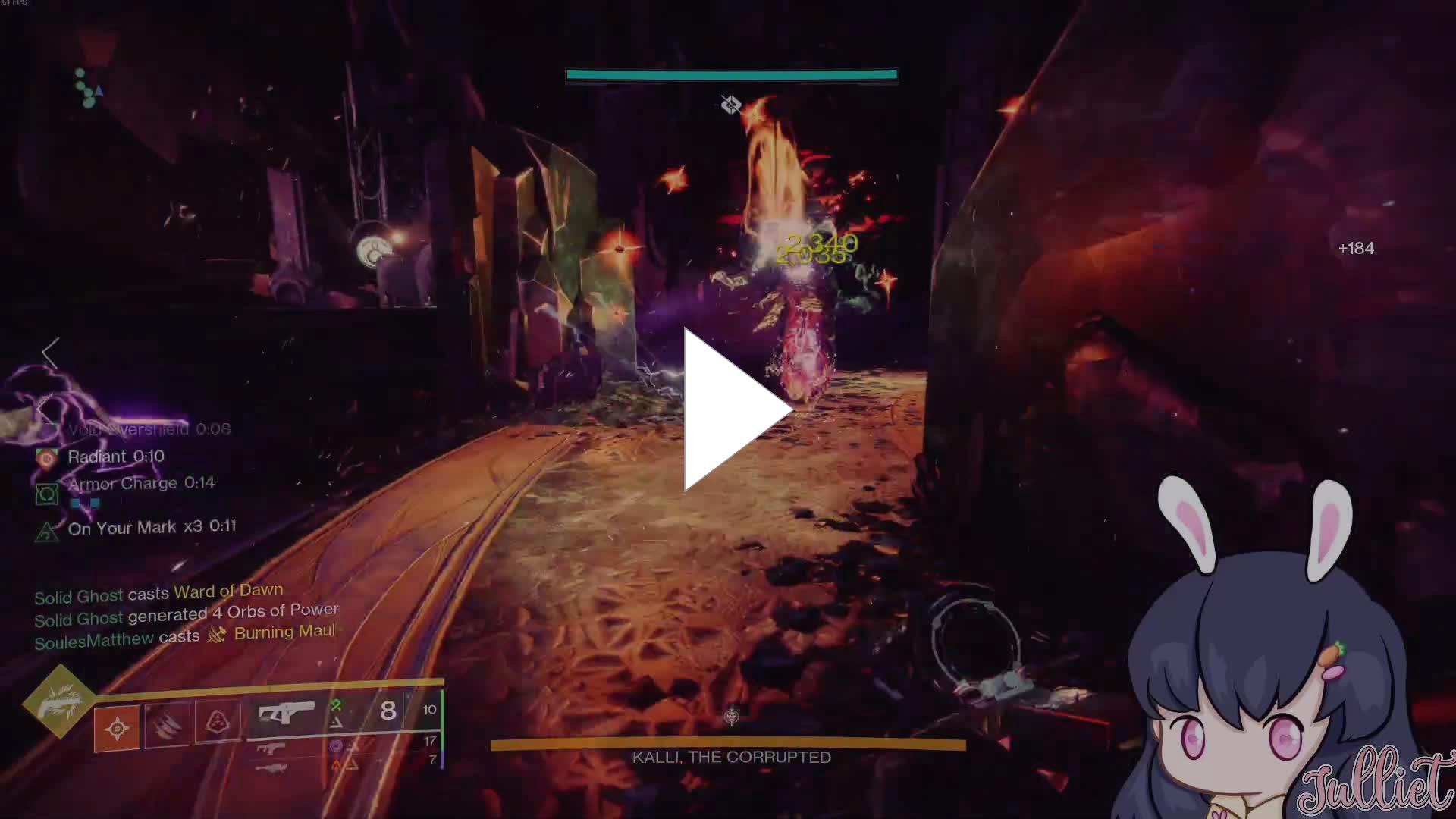The height and width of the screenshot is (819, 1456).
Task: Select the class ability icon beside the knives
Action: pyautogui.click(x=218, y=720)
